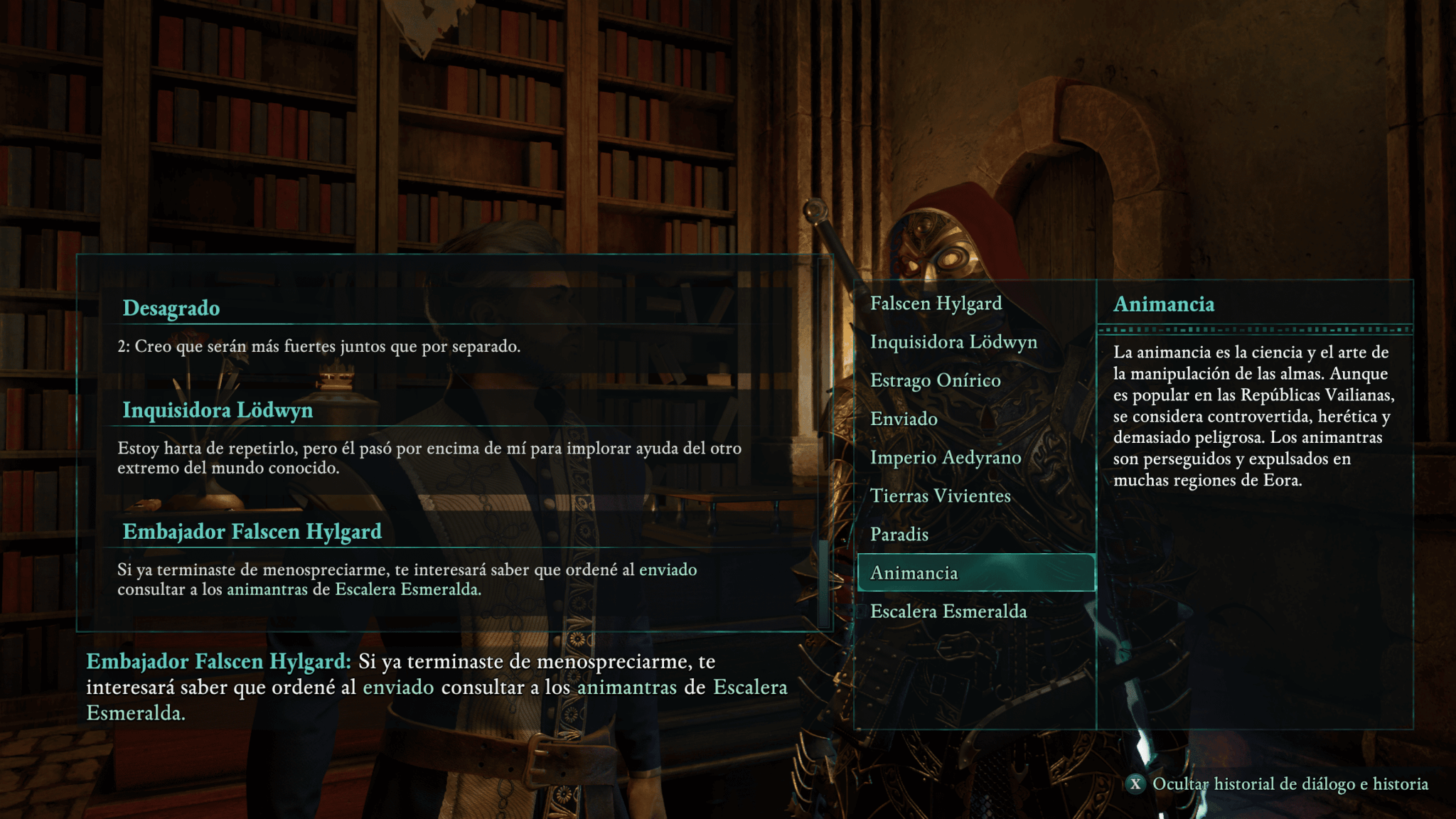Click 'Escalera Esmeralda' link in dialogue history
Image resolution: width=1456 pixels, height=819 pixels.
click(x=407, y=589)
